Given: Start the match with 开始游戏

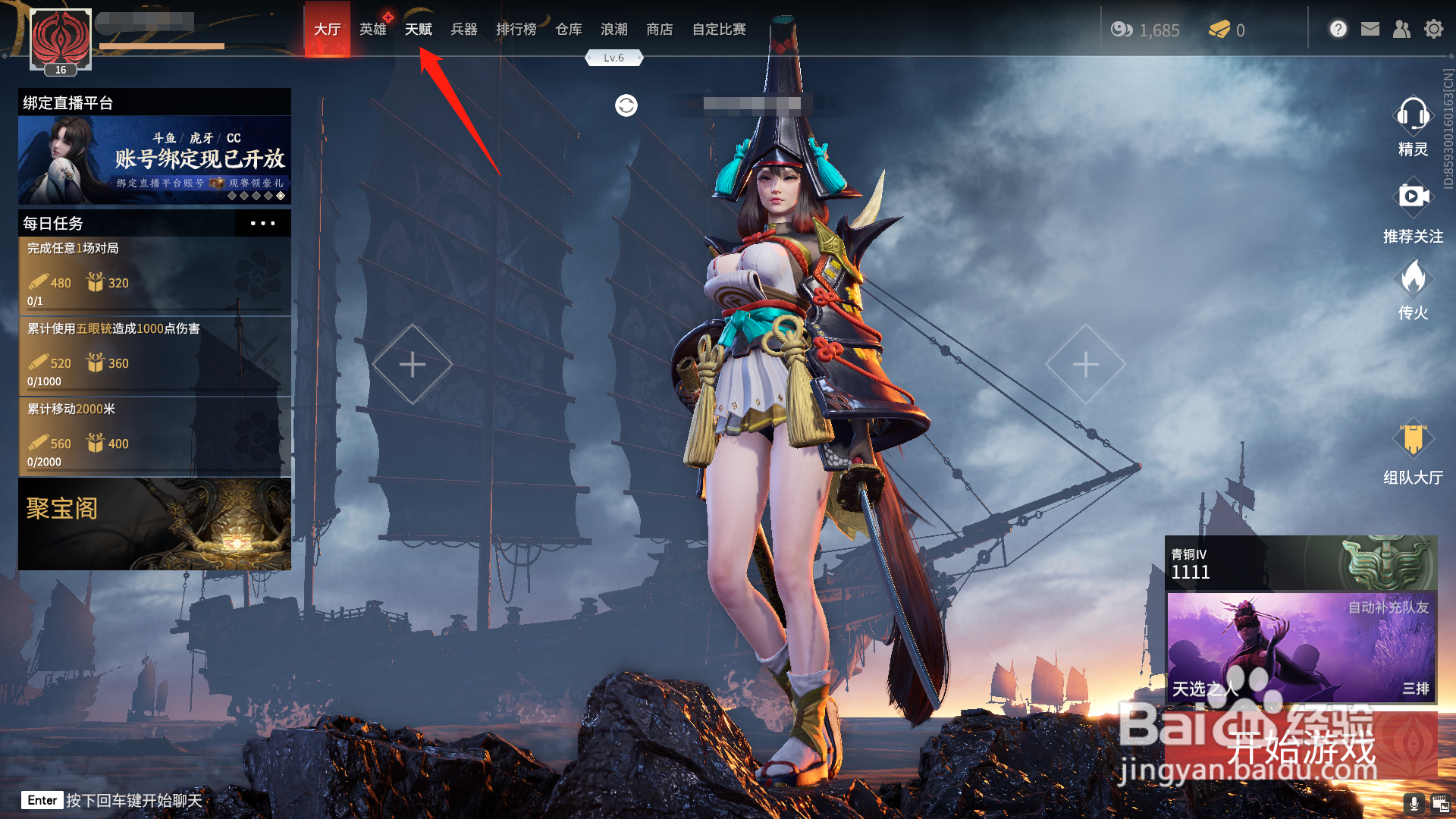Looking at the screenshot, I should coord(1301,747).
